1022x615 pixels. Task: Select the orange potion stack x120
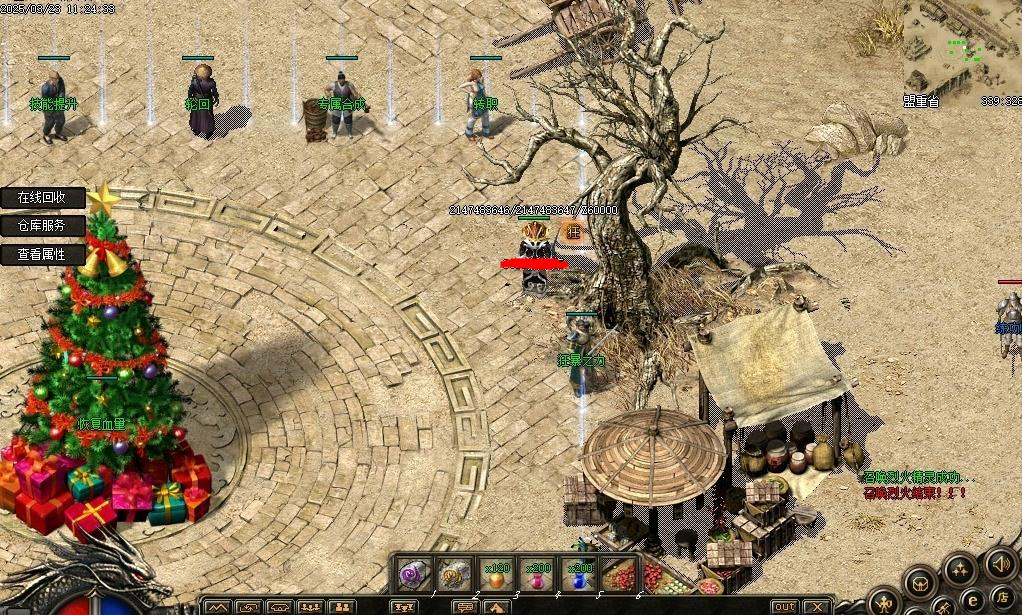495,574
